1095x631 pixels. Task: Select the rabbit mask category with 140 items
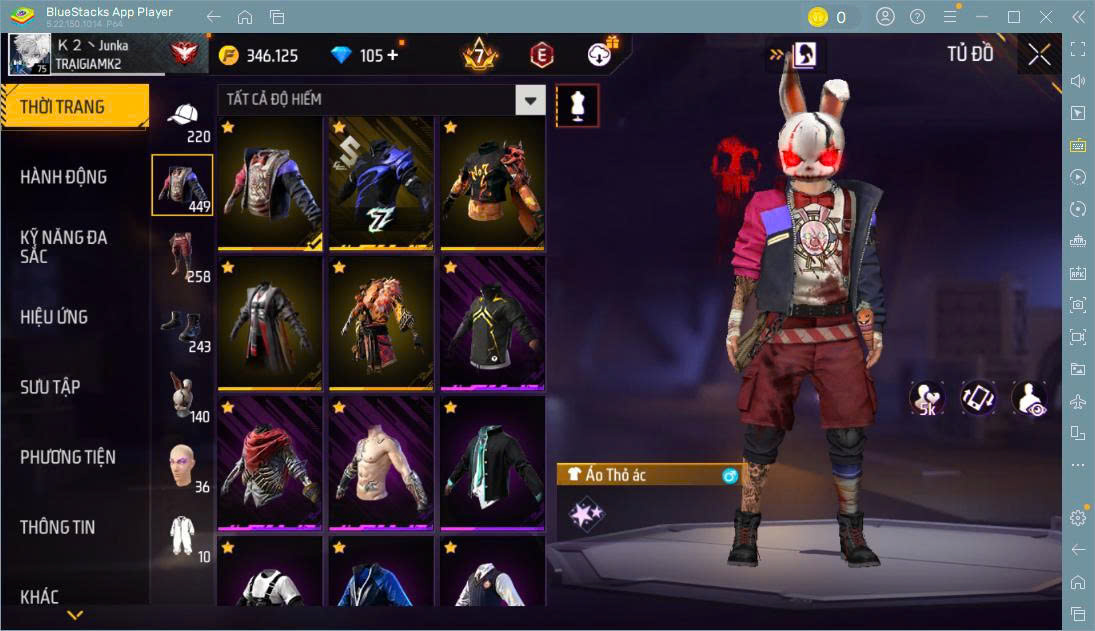182,396
